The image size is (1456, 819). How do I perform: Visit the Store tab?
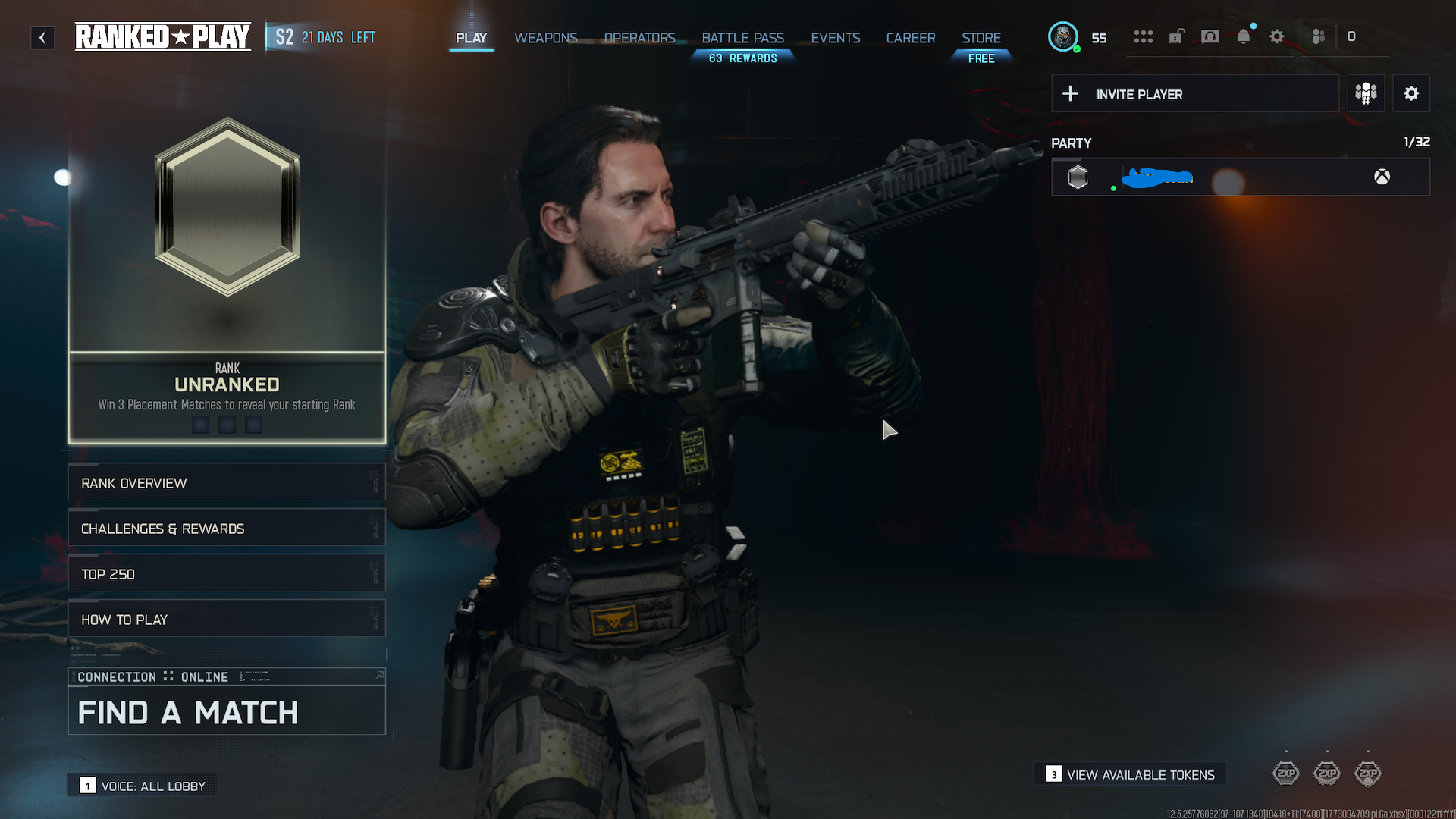coord(981,37)
